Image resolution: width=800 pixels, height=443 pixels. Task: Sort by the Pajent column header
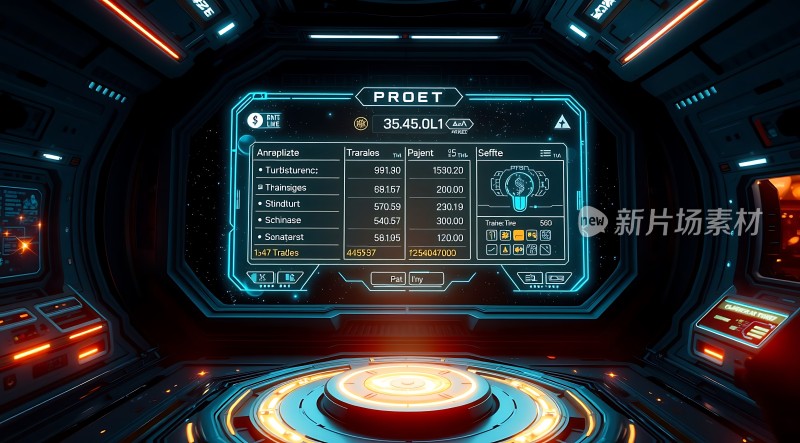422,153
